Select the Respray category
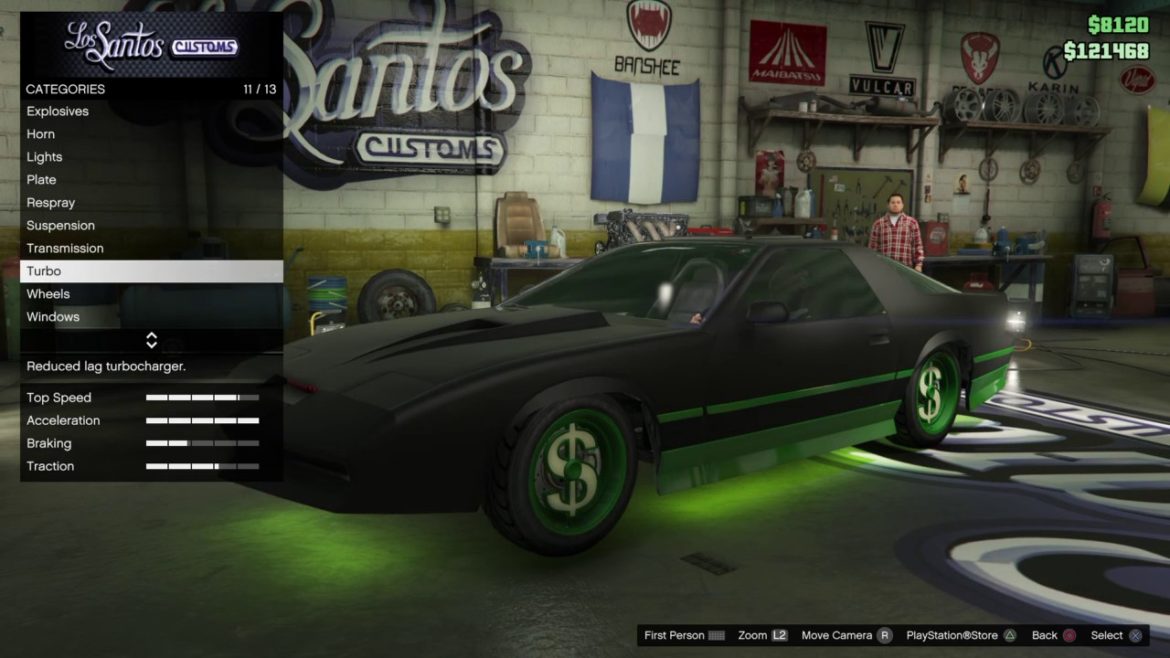This screenshot has width=1170, height=658. [x=51, y=203]
